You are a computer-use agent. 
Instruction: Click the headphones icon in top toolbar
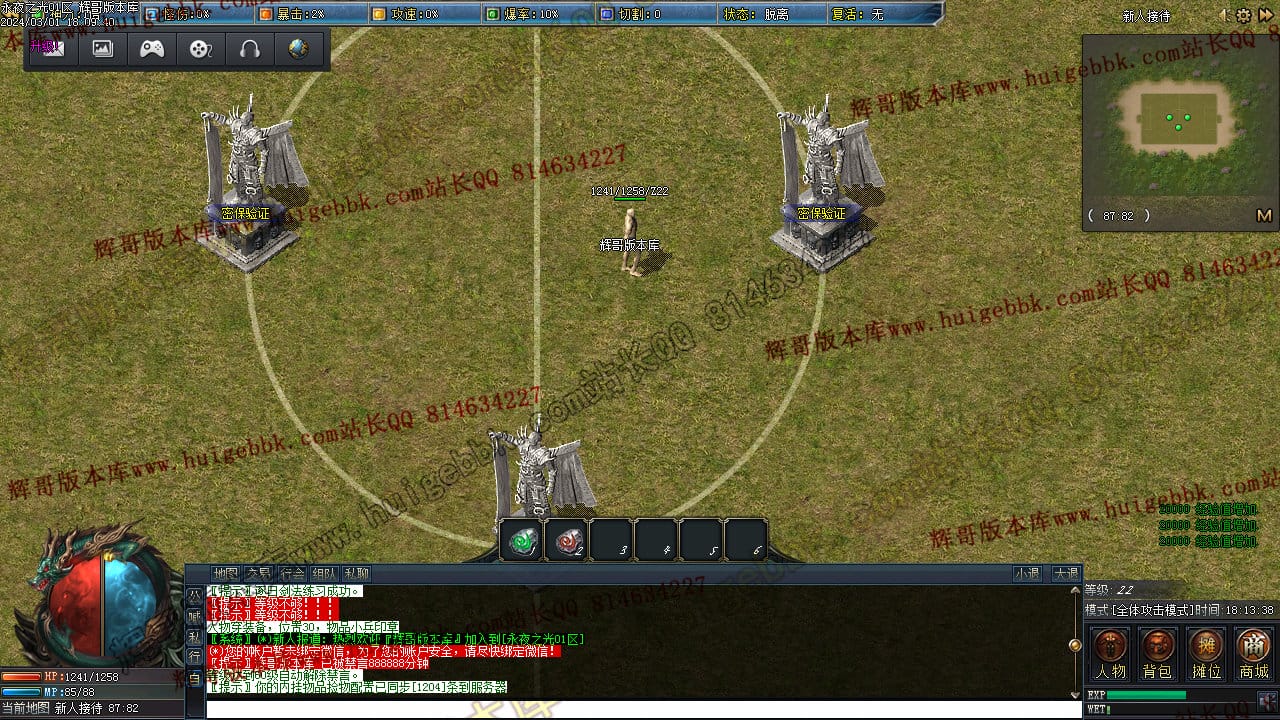(250, 48)
